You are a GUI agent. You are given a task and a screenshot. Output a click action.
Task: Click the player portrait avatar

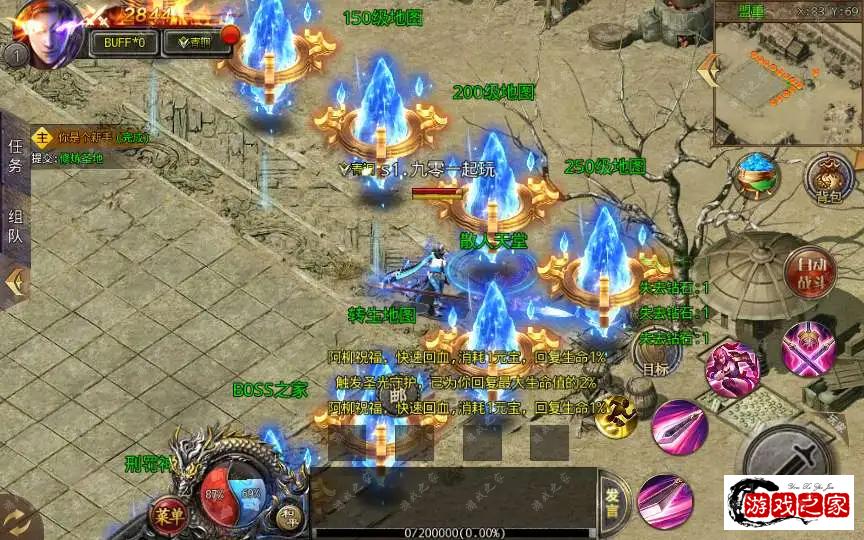[45, 32]
